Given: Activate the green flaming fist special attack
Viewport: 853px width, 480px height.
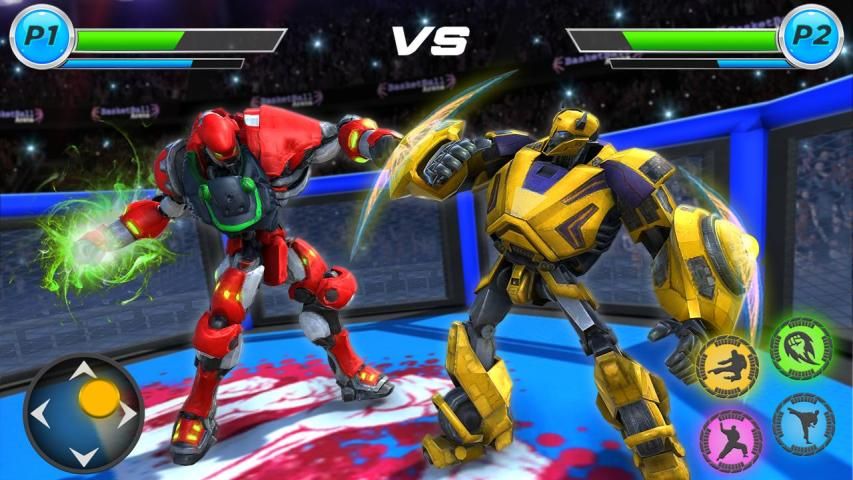Looking at the screenshot, I should (801, 349).
